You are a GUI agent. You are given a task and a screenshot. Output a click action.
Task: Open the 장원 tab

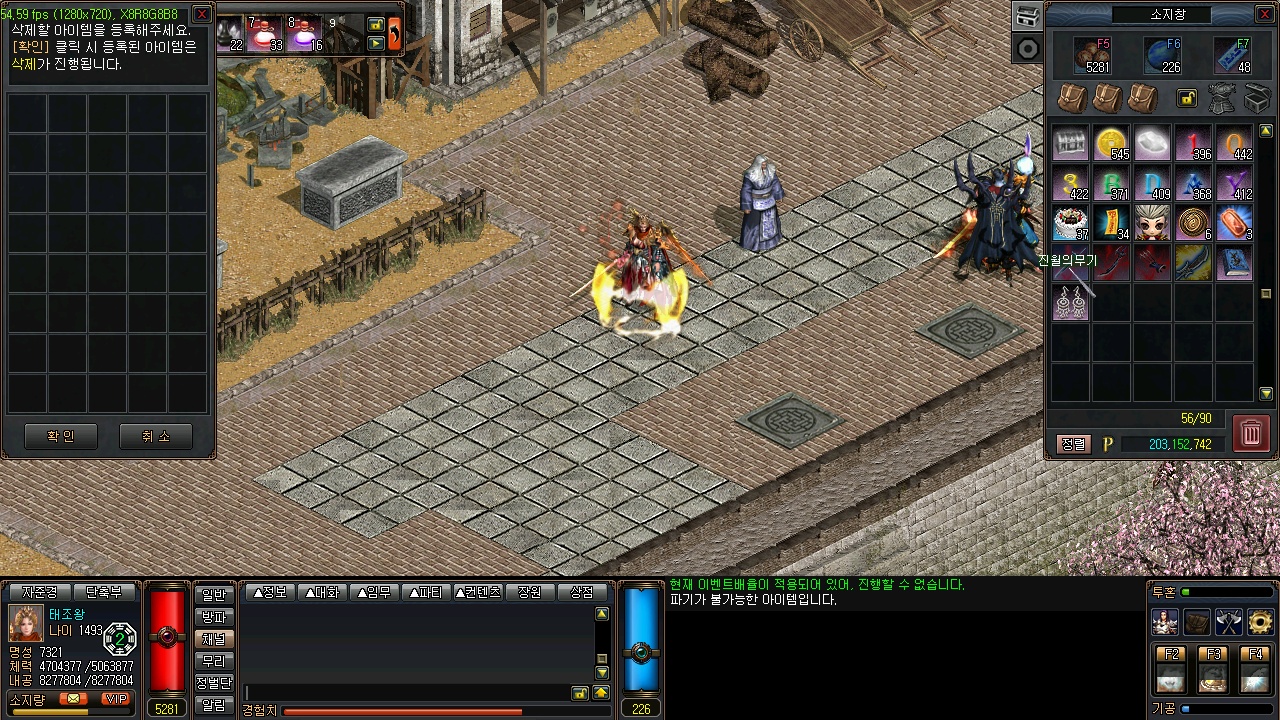[530, 592]
